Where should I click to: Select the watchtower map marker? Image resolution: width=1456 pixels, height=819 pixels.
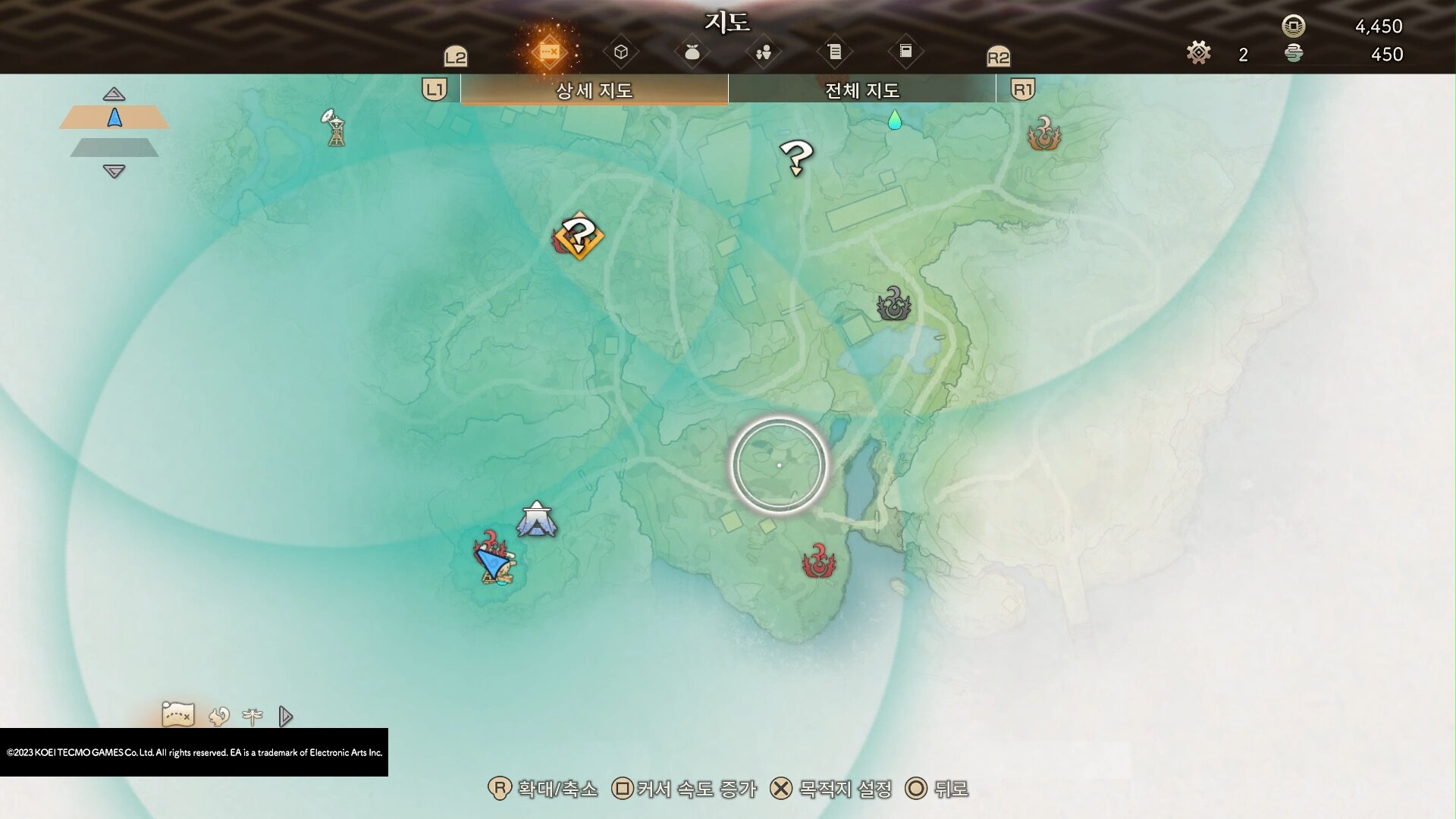tap(334, 127)
